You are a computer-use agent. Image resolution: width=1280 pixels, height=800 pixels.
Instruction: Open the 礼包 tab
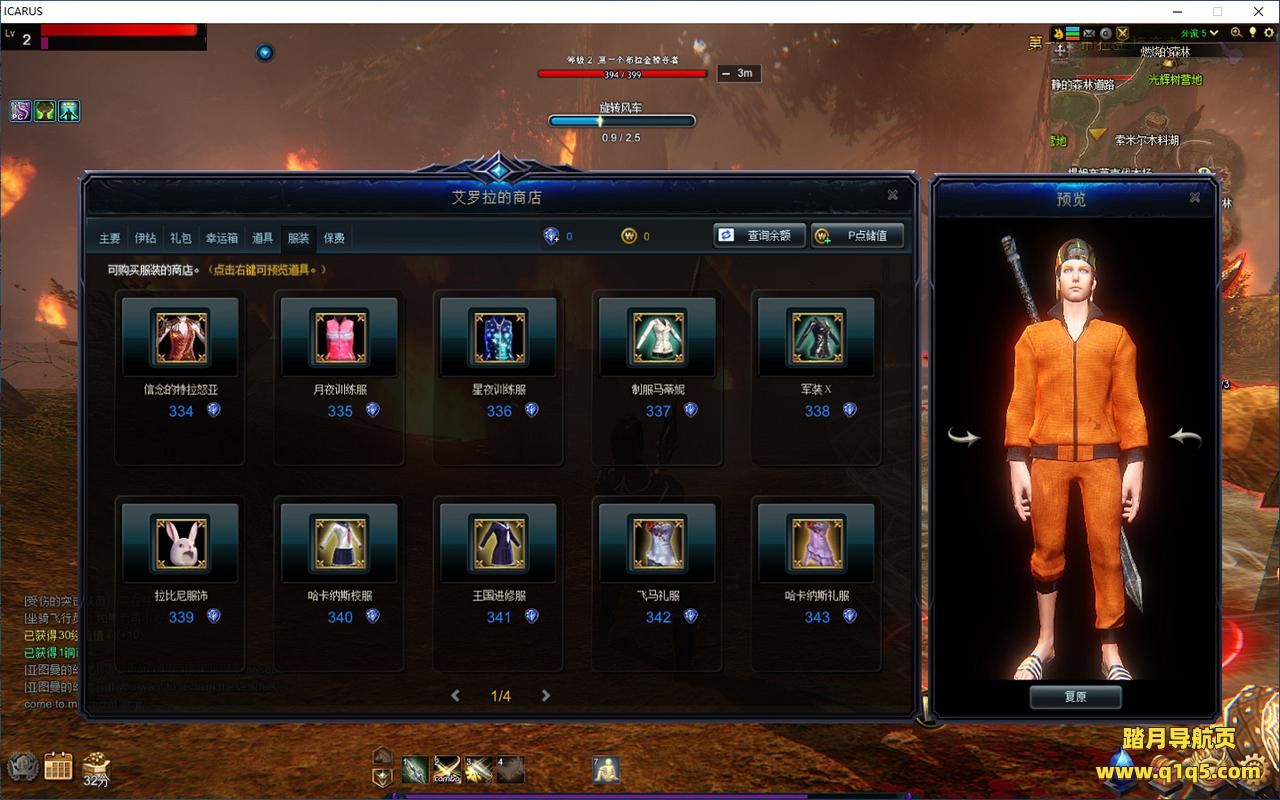click(x=181, y=238)
